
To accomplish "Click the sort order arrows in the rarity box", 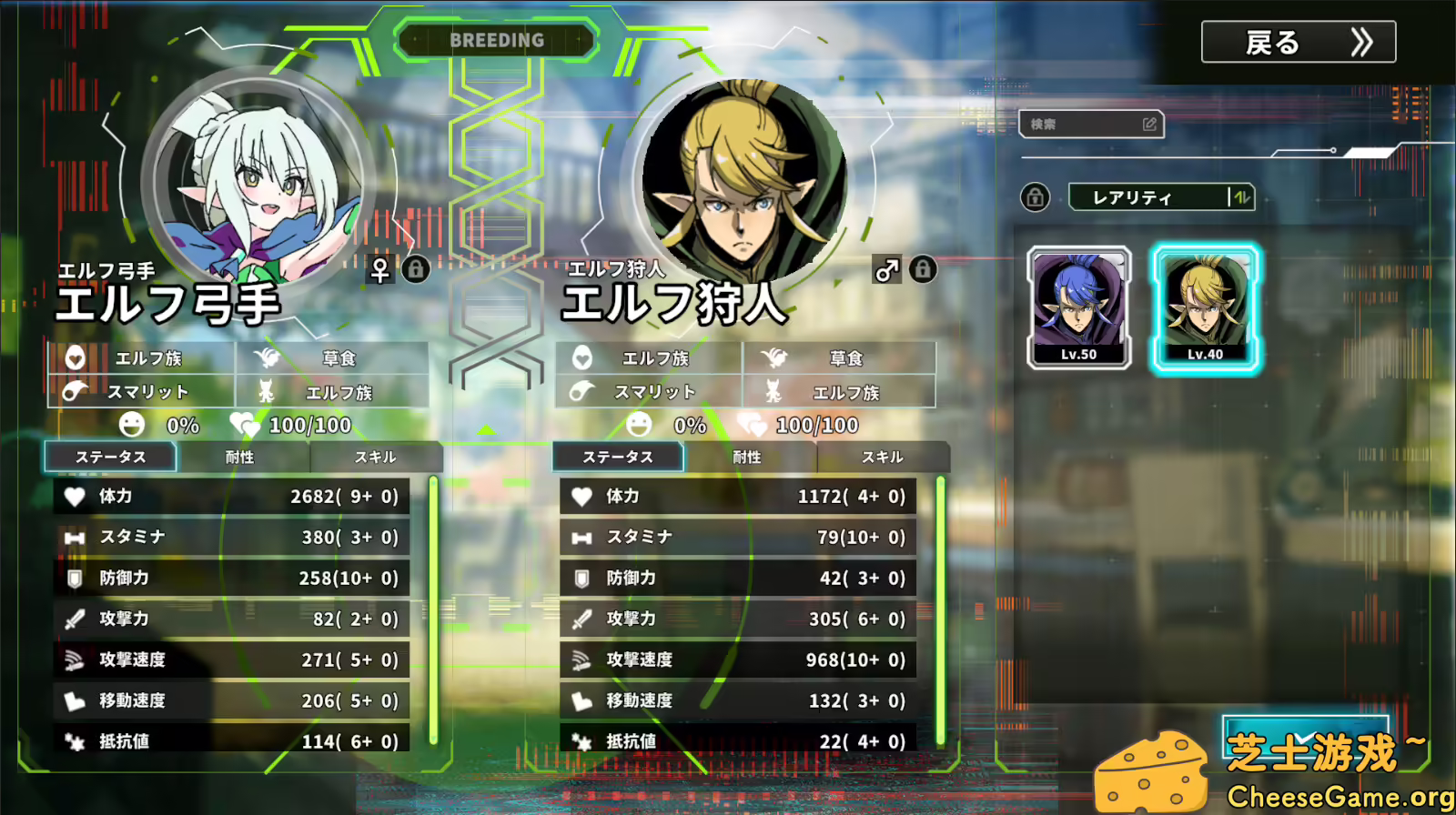I will pos(1241,197).
